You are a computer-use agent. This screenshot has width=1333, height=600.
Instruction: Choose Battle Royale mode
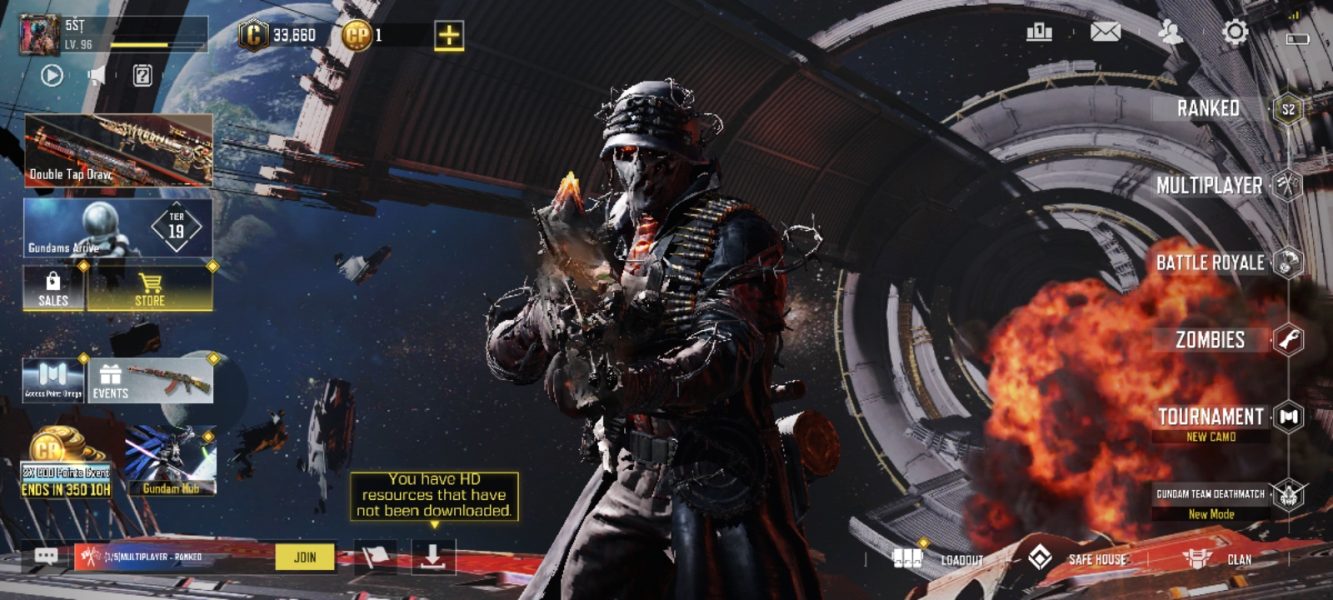[1210, 262]
